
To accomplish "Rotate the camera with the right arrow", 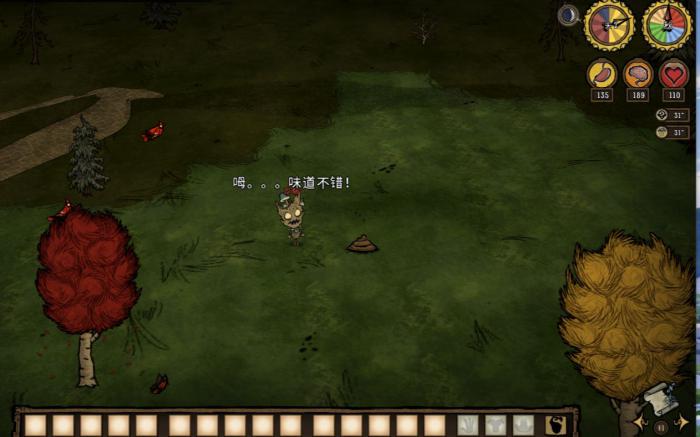I will 683,424.
